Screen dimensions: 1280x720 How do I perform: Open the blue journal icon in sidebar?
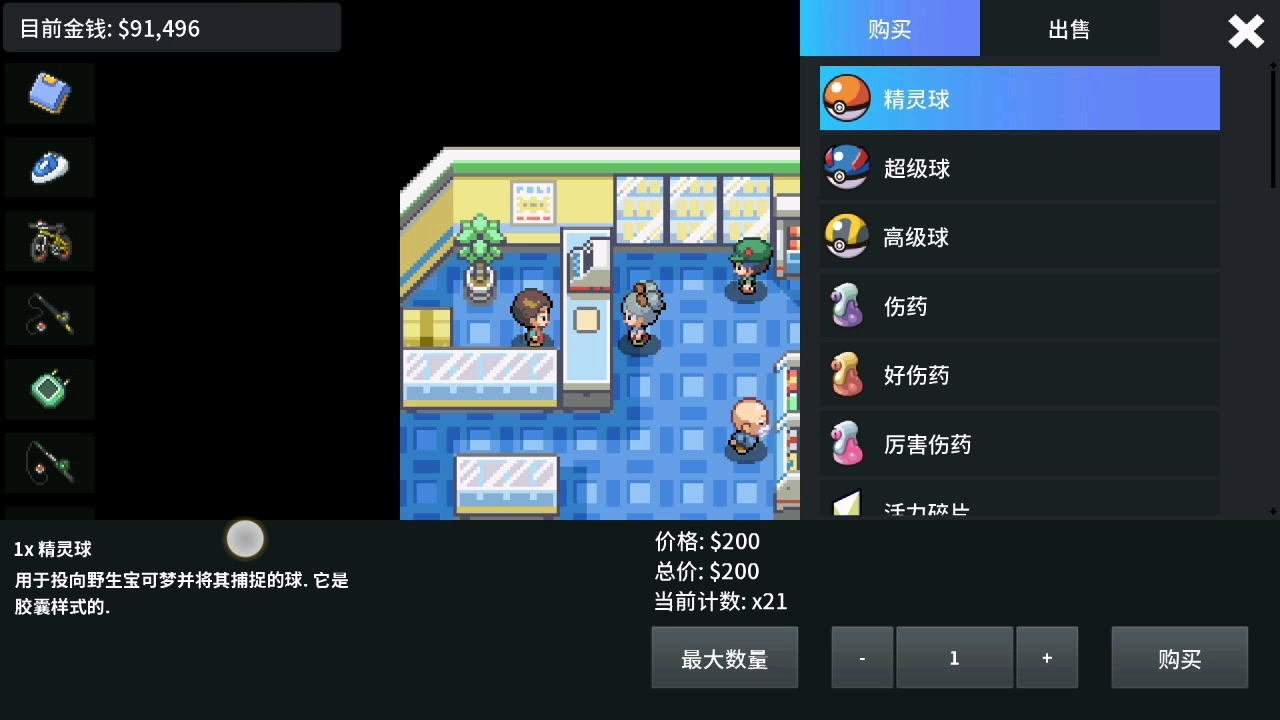click(49, 92)
